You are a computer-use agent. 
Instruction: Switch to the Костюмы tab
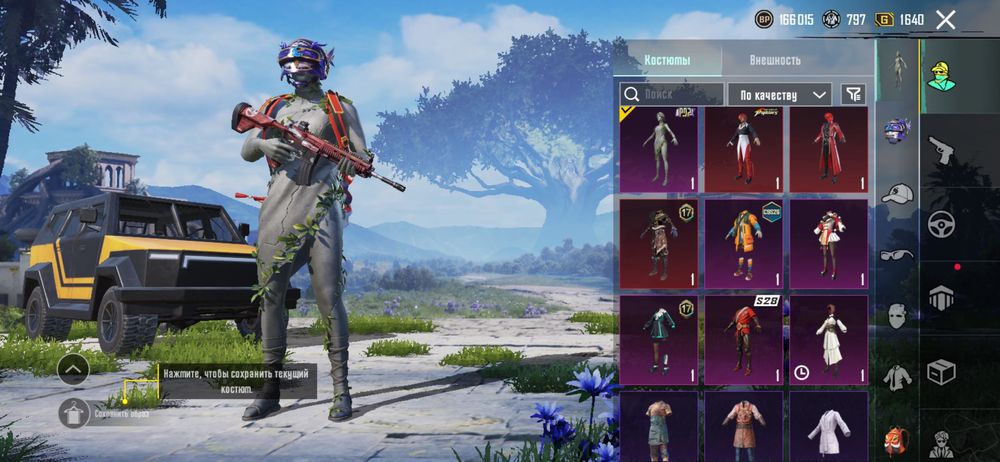point(667,60)
